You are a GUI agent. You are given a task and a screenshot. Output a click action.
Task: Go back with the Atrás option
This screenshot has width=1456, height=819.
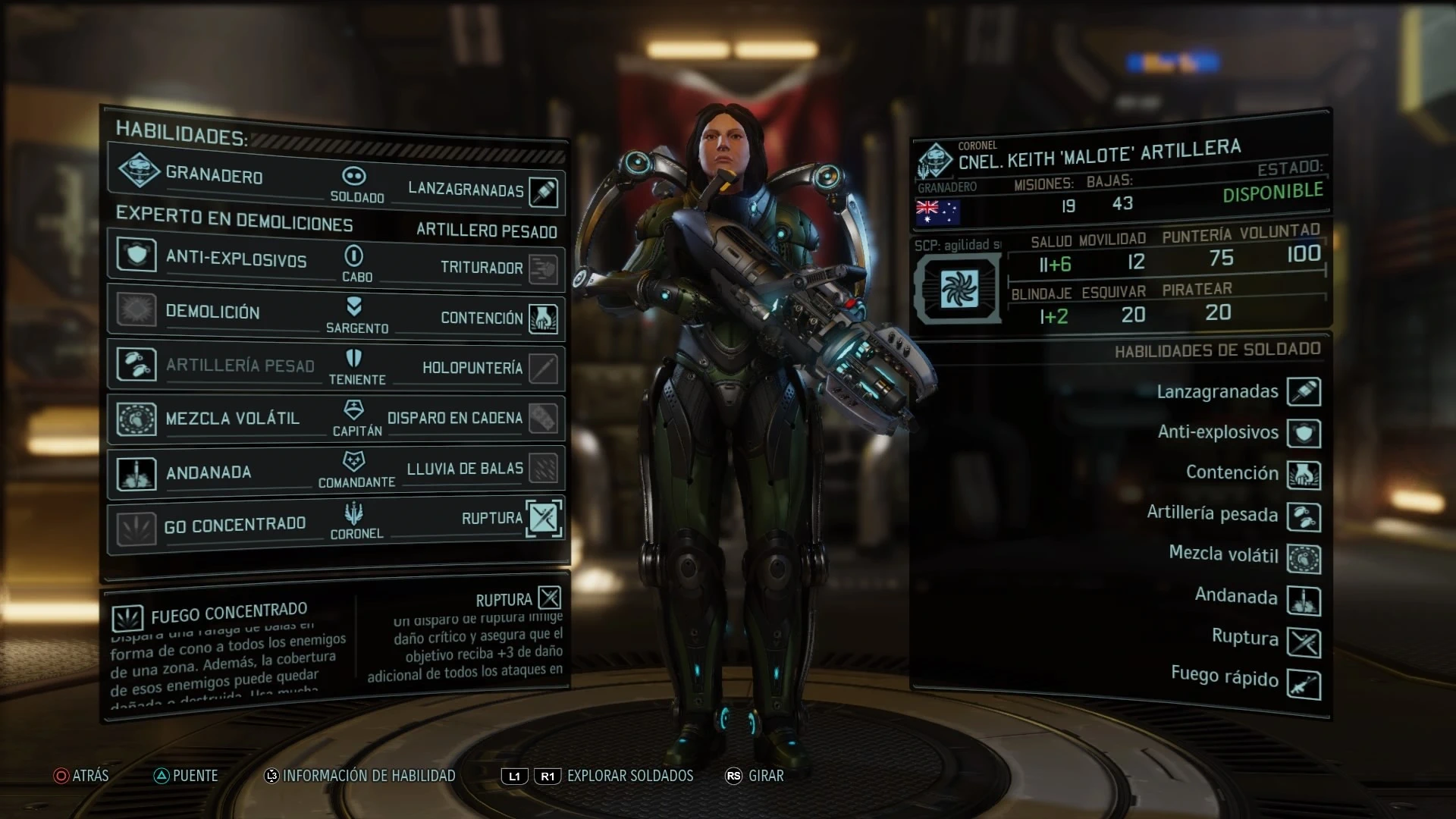82,776
